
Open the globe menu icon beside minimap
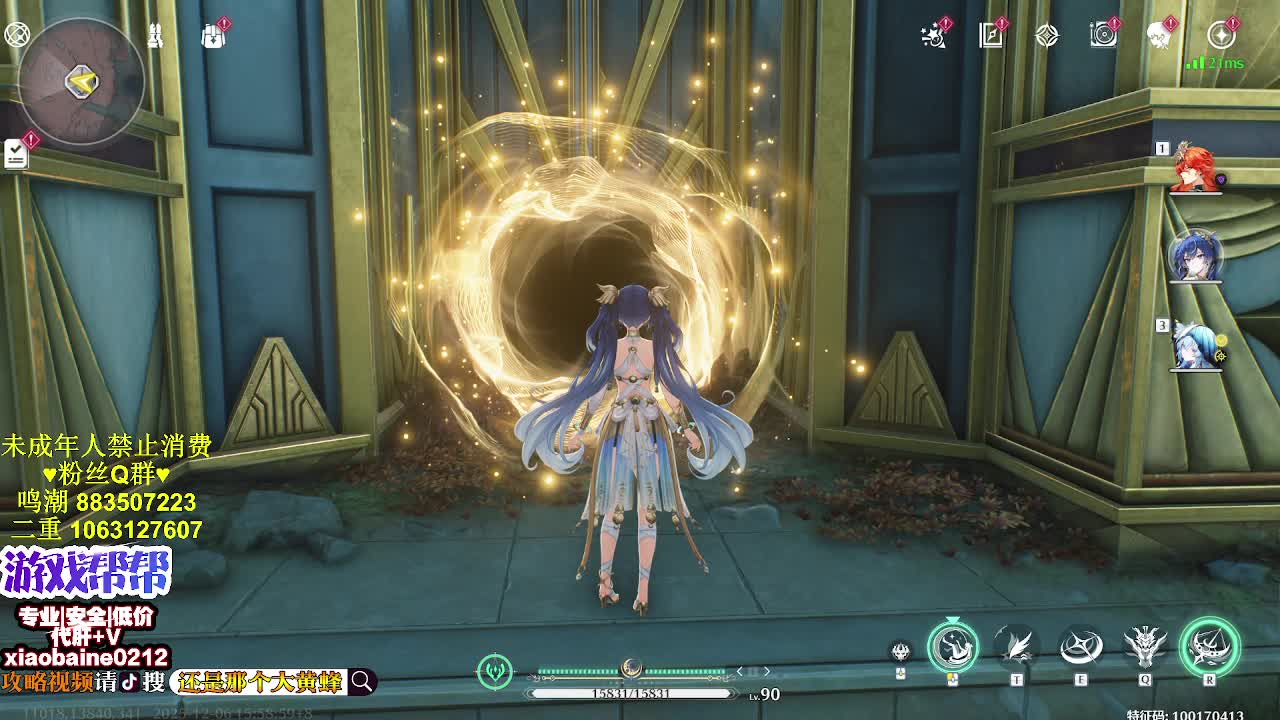point(17,35)
